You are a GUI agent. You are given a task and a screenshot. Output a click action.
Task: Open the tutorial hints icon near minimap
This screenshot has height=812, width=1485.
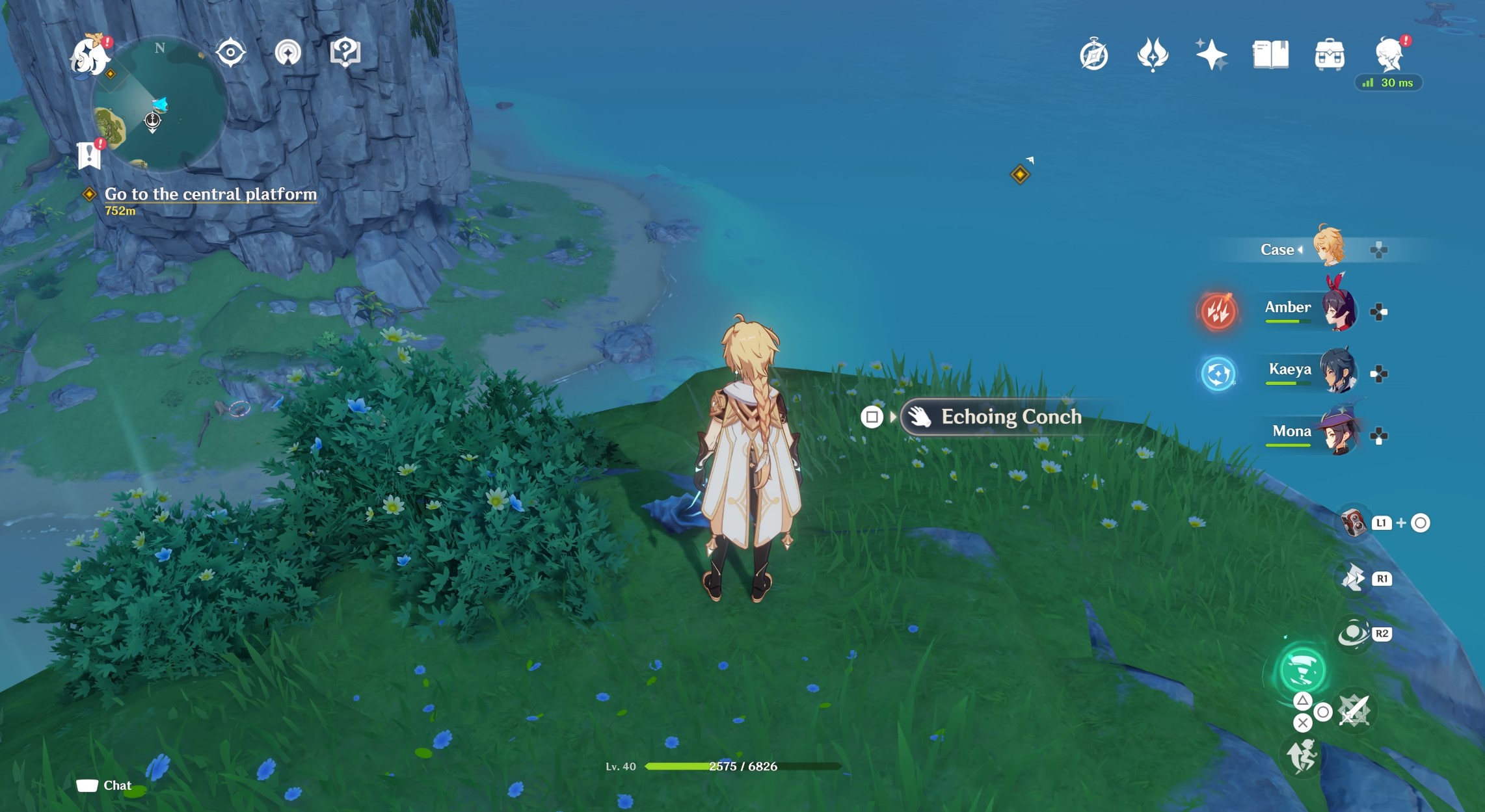click(345, 53)
